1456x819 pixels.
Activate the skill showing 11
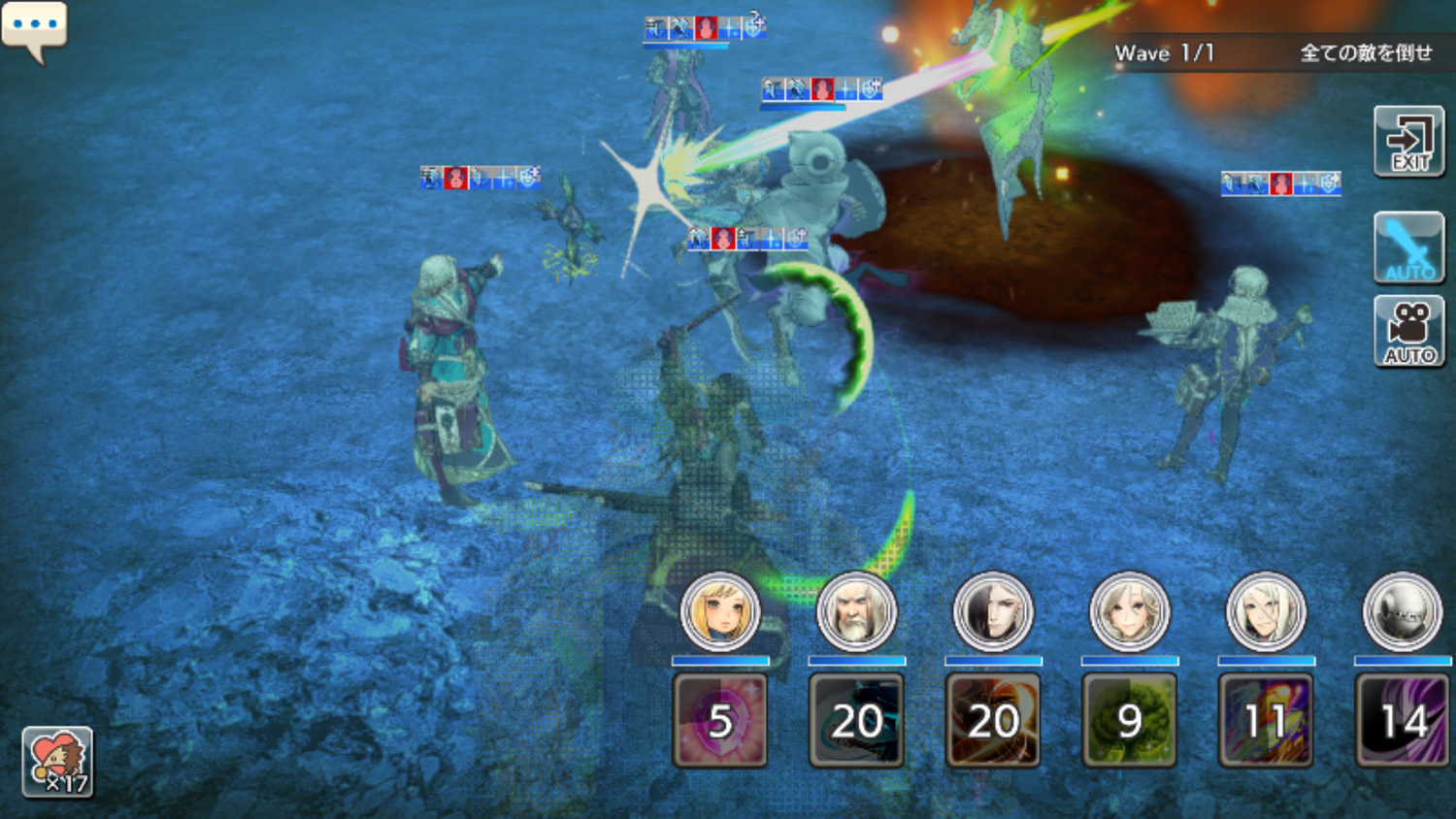[x=1266, y=721]
